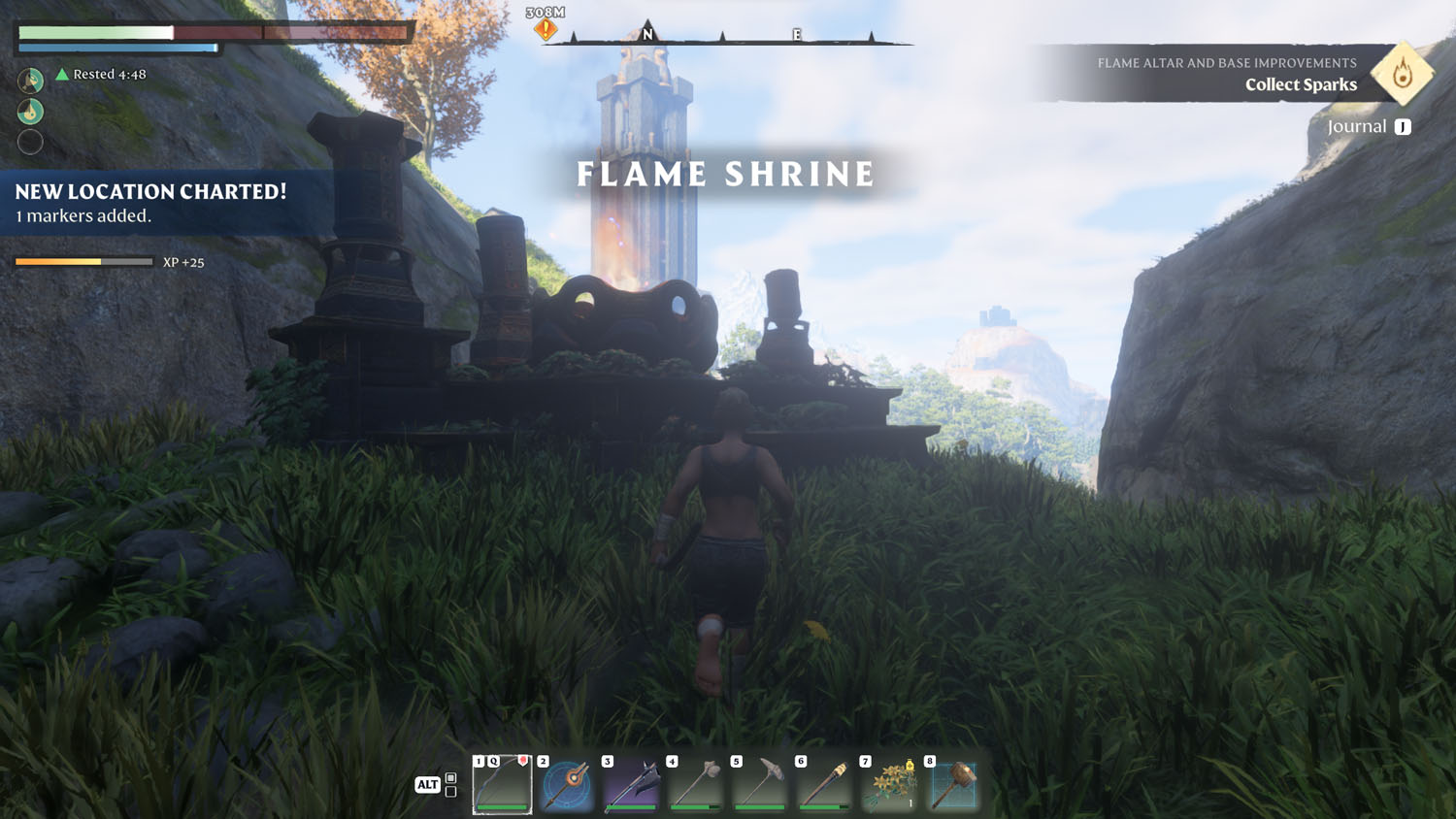Toggle the ALT hotbar switch
The image size is (1456, 819).
[x=427, y=784]
